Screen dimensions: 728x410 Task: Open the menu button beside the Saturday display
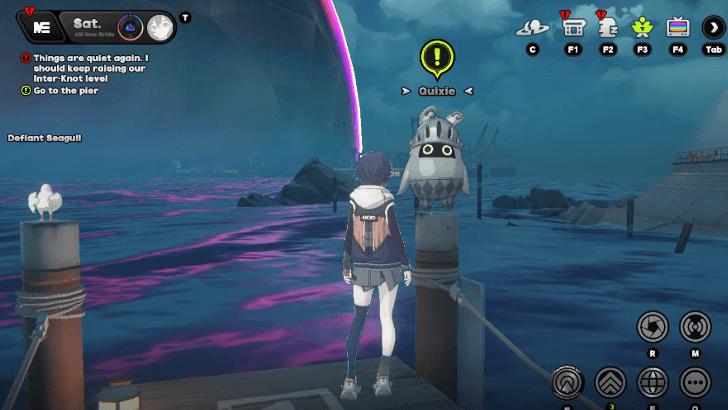tap(41, 27)
